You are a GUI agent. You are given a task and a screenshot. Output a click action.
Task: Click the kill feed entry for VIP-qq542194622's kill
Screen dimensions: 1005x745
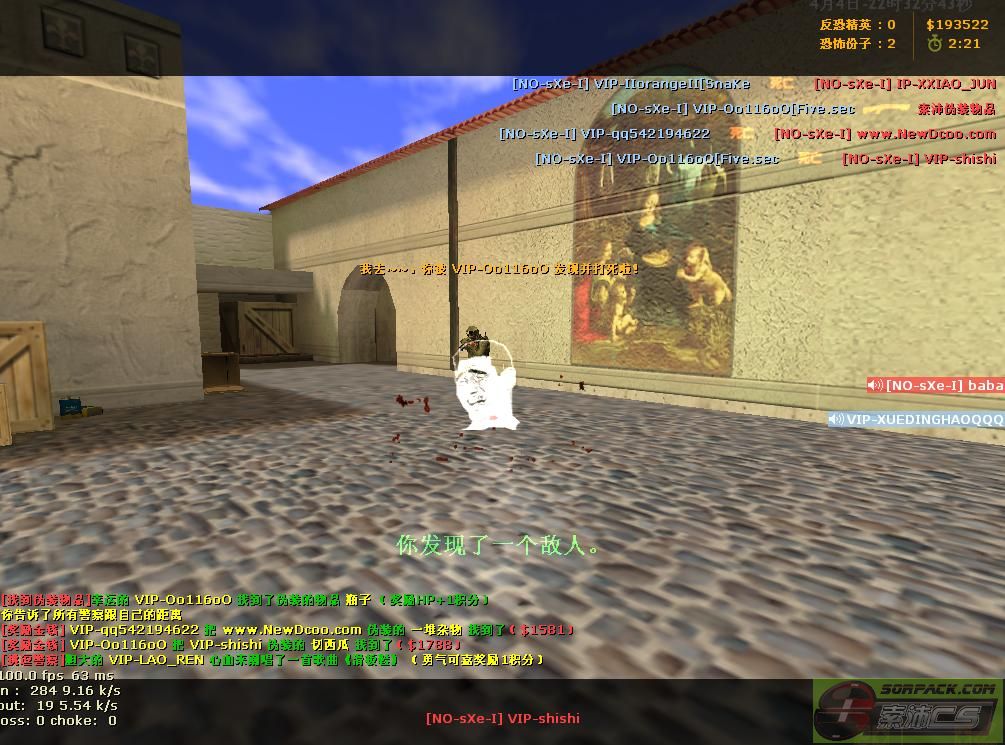747,133
